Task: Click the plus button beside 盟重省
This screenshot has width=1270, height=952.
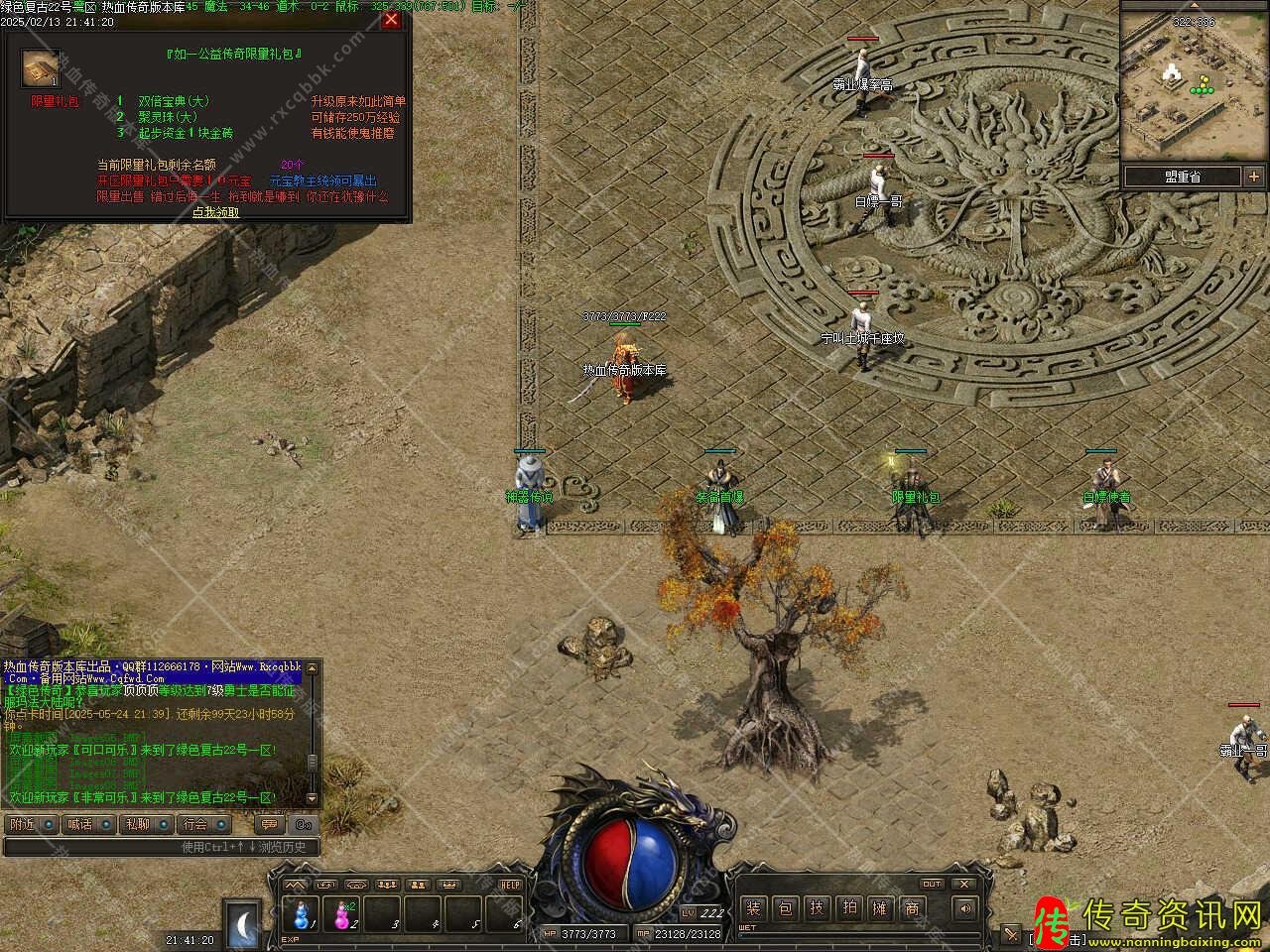Action: coord(1253,178)
